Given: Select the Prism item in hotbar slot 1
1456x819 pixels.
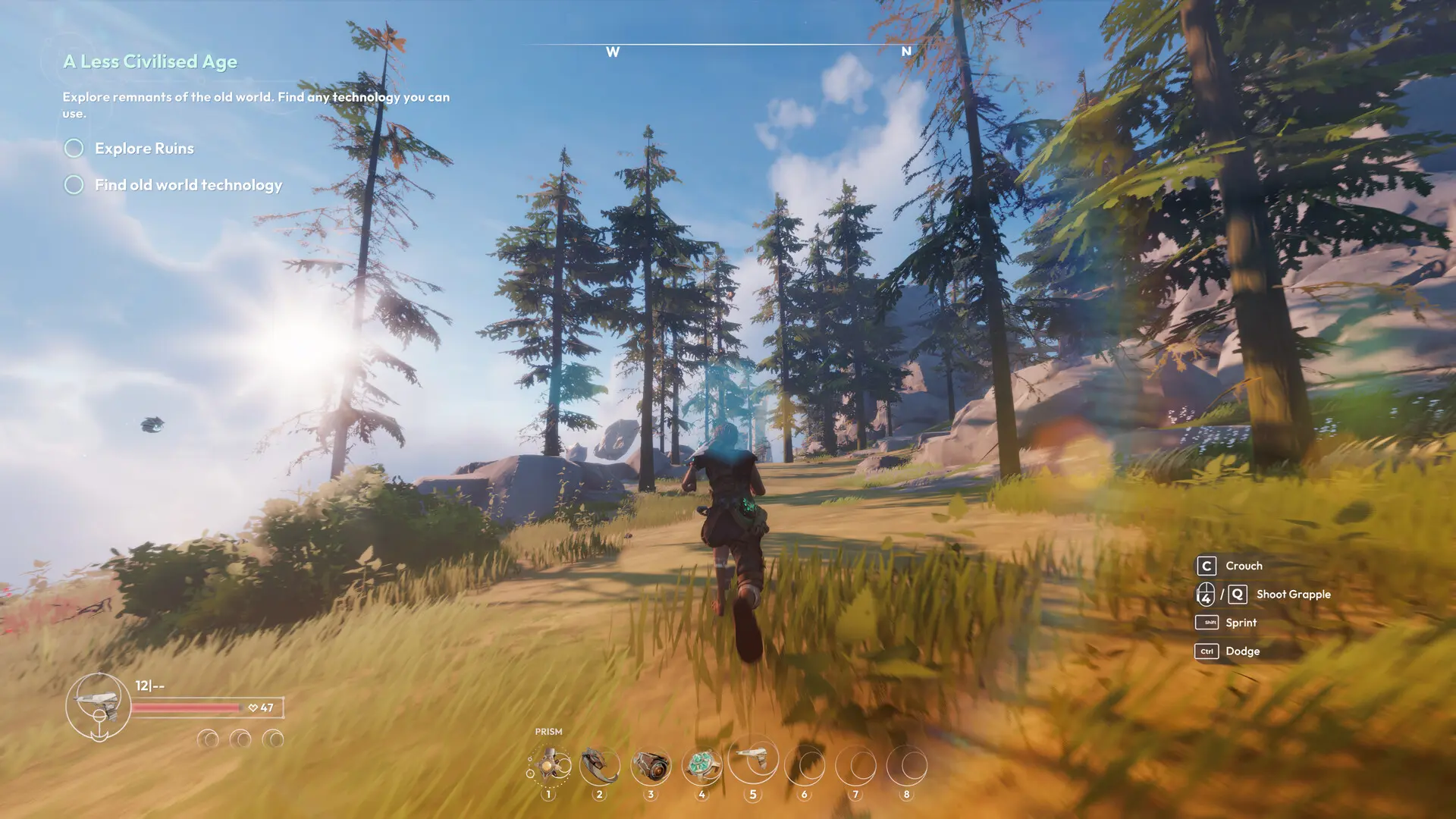Looking at the screenshot, I should click(x=549, y=766).
